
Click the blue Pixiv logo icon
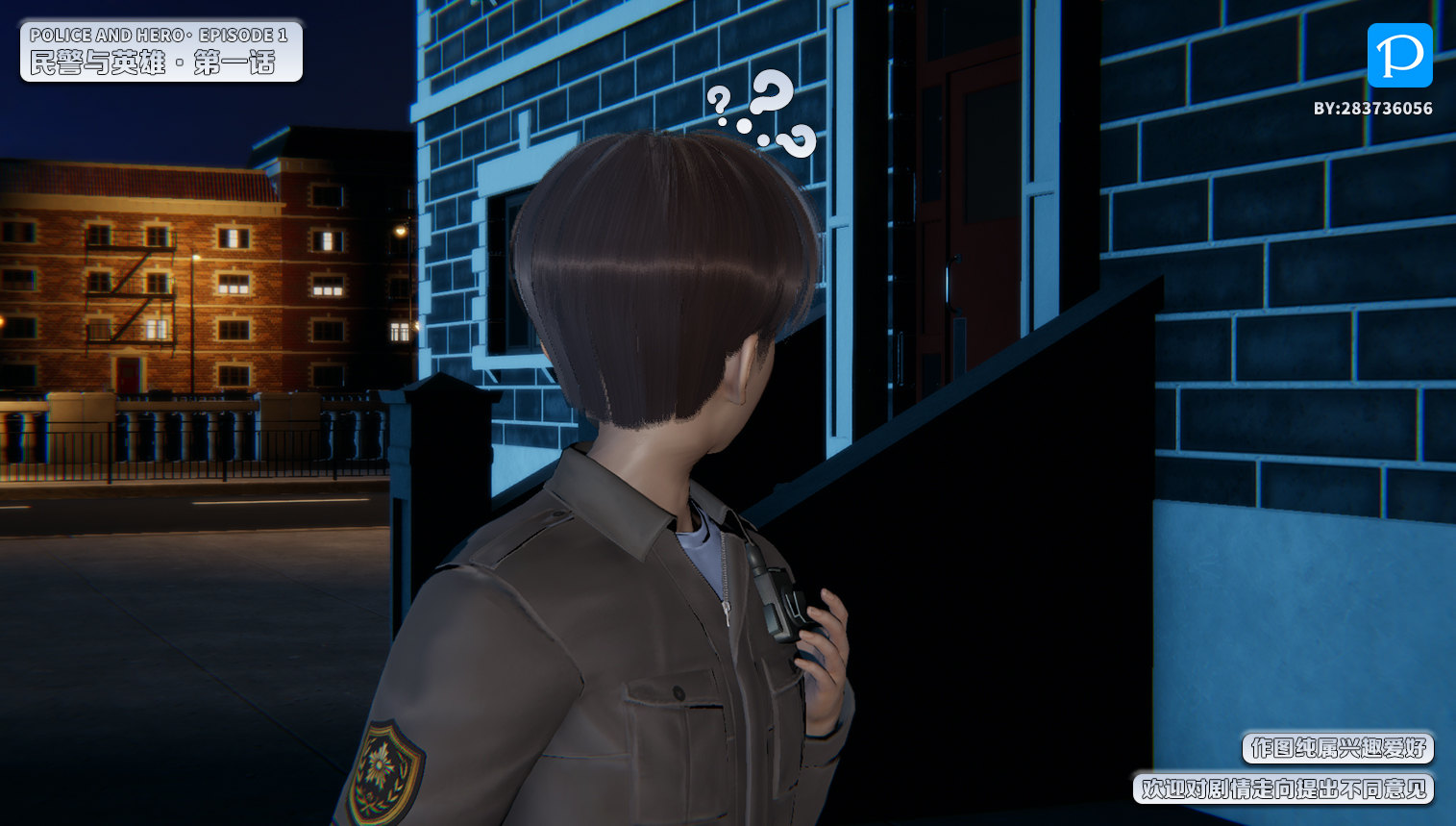1399,56
